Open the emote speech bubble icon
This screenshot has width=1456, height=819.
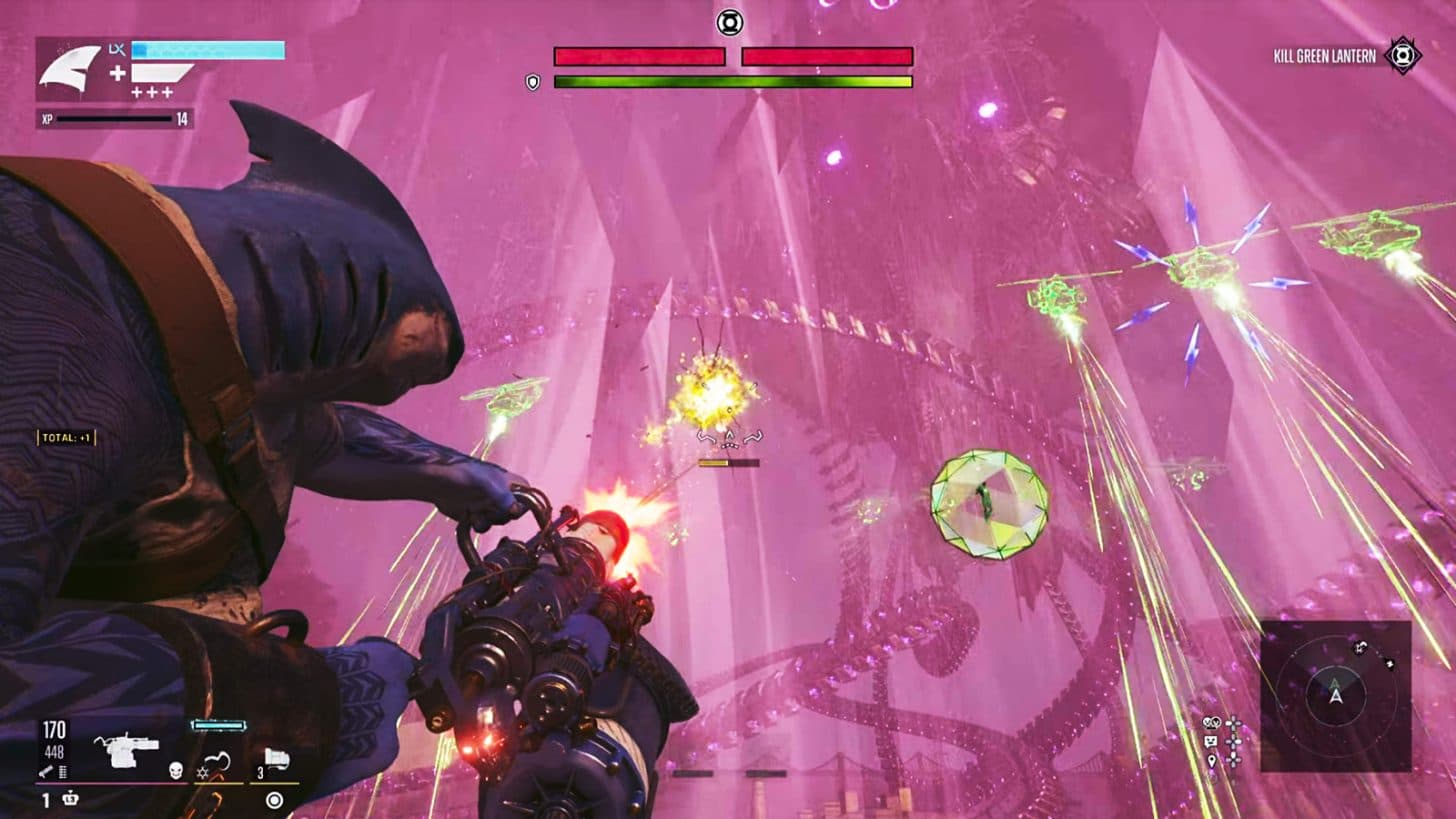pos(1211,741)
